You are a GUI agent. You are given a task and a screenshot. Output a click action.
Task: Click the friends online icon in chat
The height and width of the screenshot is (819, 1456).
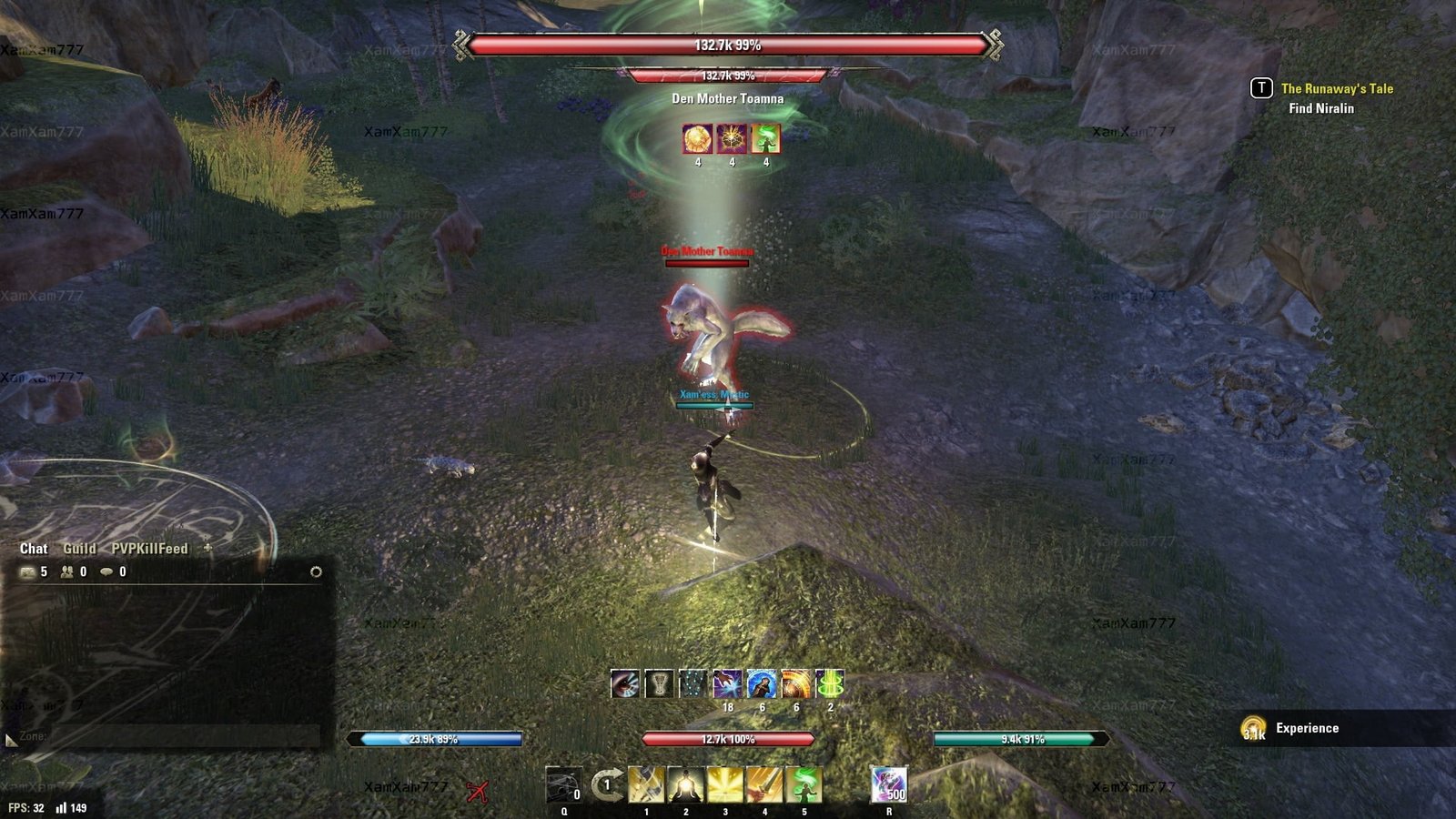click(67, 571)
